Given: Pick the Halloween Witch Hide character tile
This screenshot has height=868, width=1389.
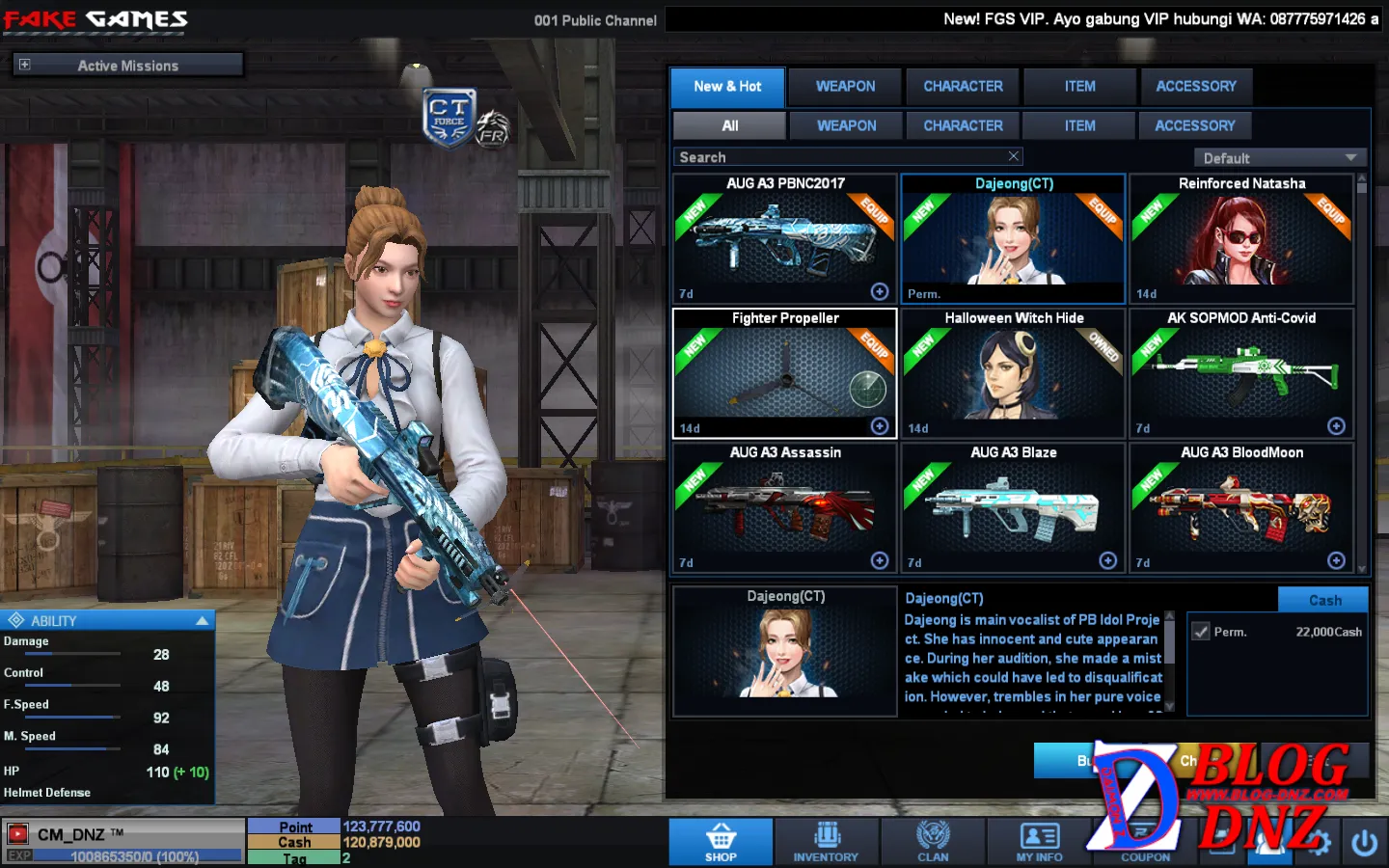Looking at the screenshot, I should (x=1013, y=373).
